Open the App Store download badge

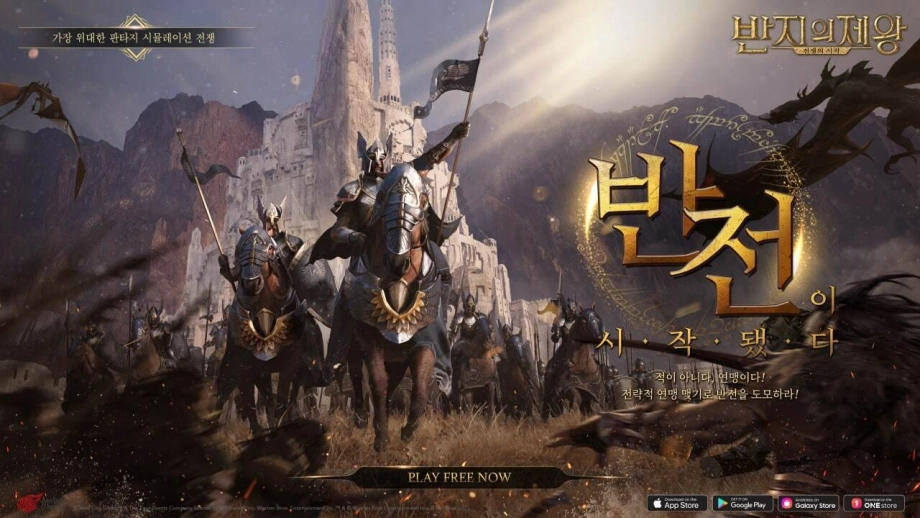(x=677, y=503)
